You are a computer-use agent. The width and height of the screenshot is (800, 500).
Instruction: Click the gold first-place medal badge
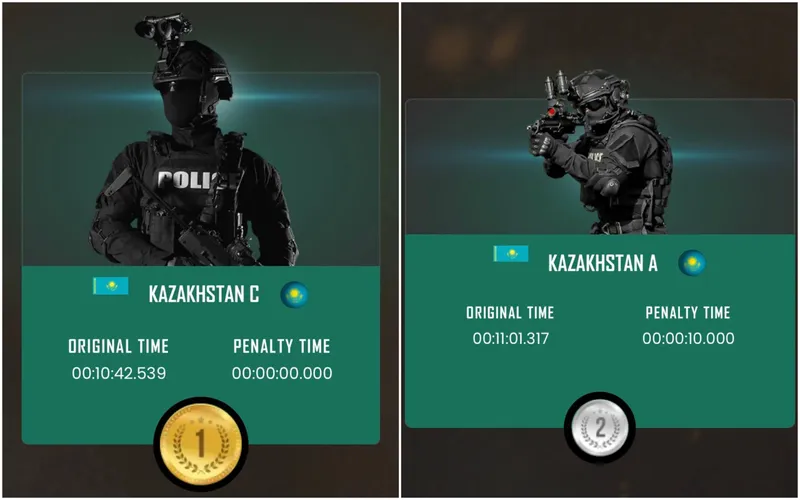[200, 439]
